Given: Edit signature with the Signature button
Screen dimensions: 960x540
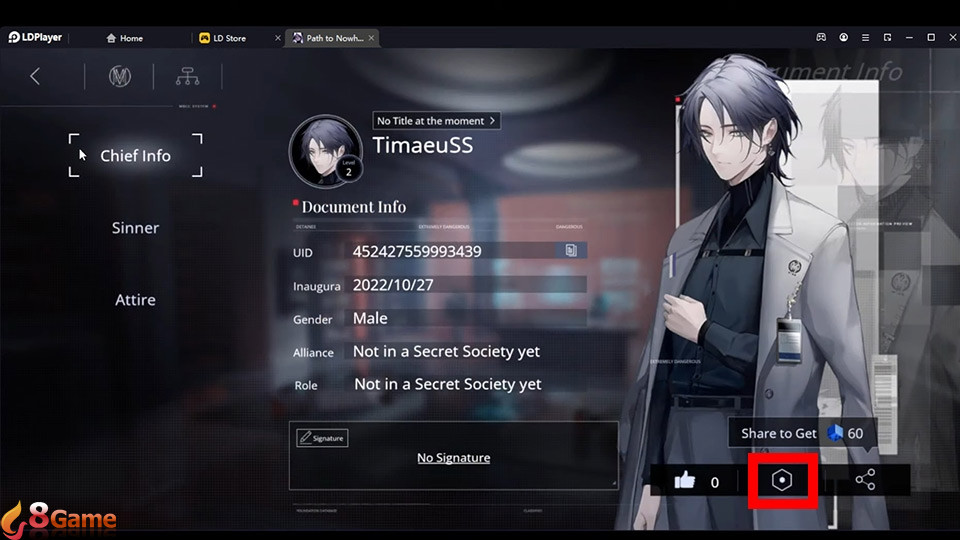Looking at the screenshot, I should click(321, 438).
